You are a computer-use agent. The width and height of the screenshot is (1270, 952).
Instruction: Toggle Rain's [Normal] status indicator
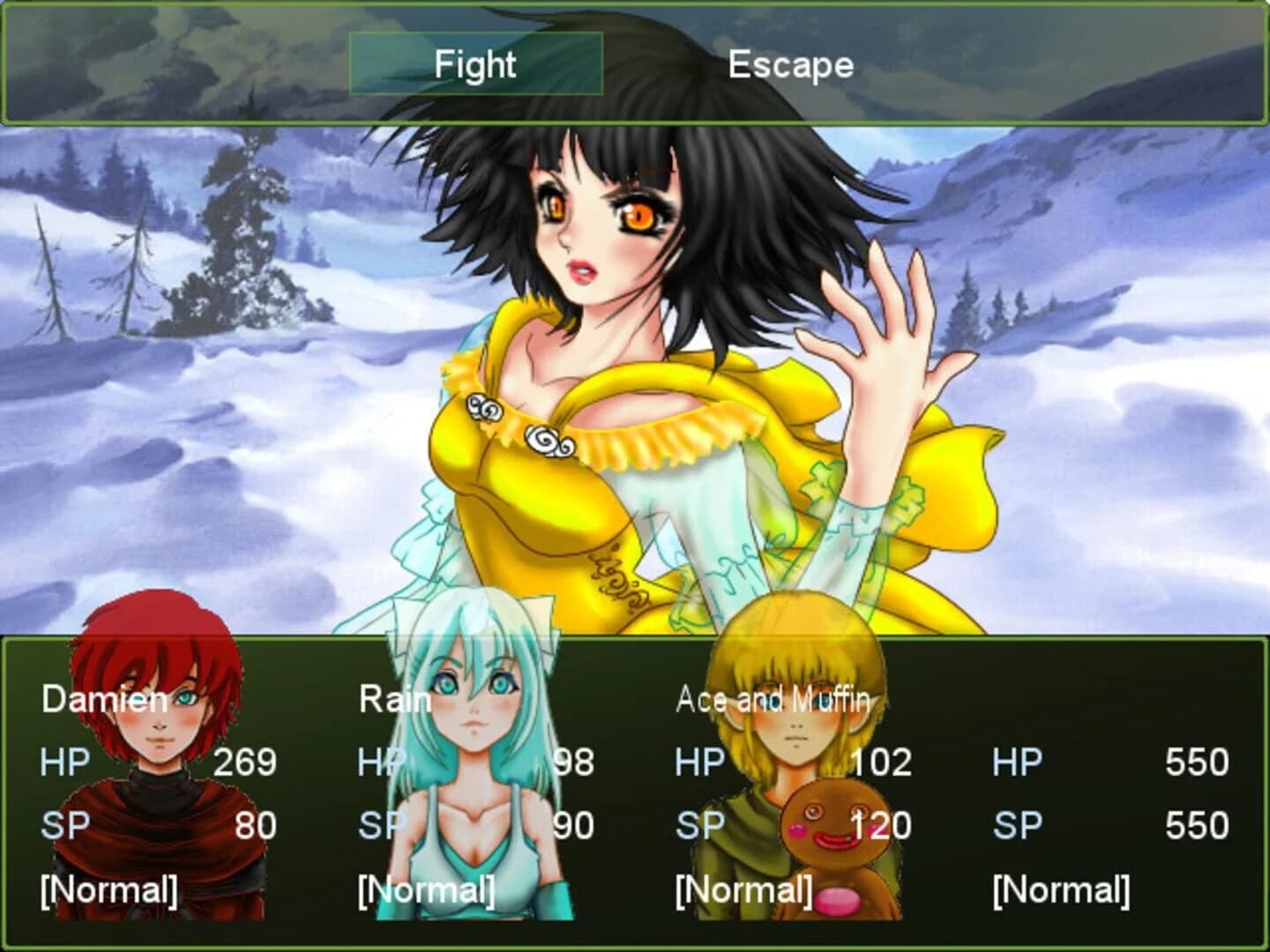coord(426,889)
